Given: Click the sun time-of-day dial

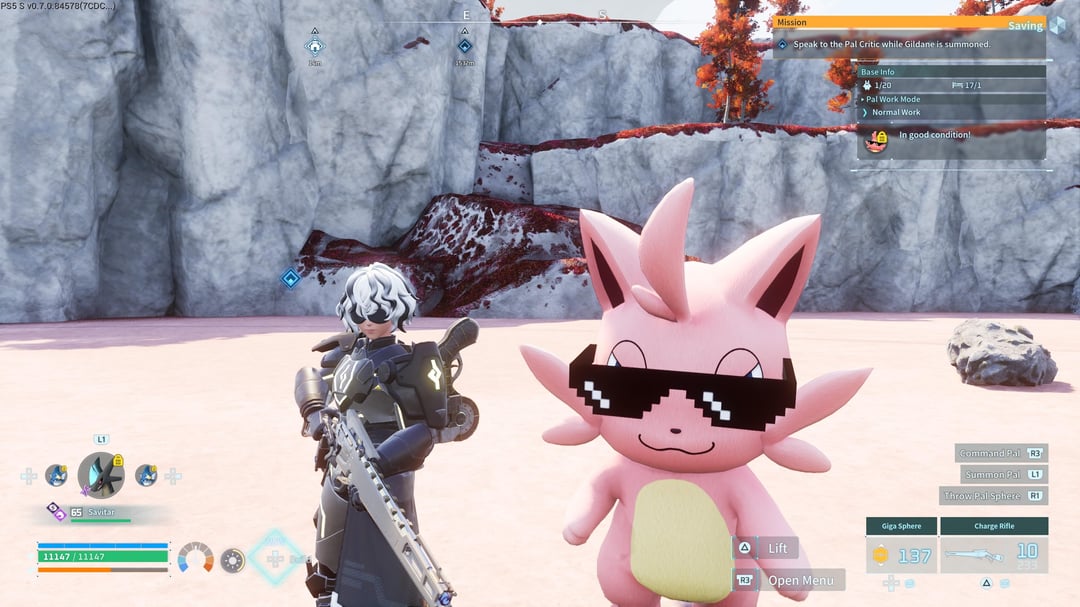Looking at the screenshot, I should (233, 560).
